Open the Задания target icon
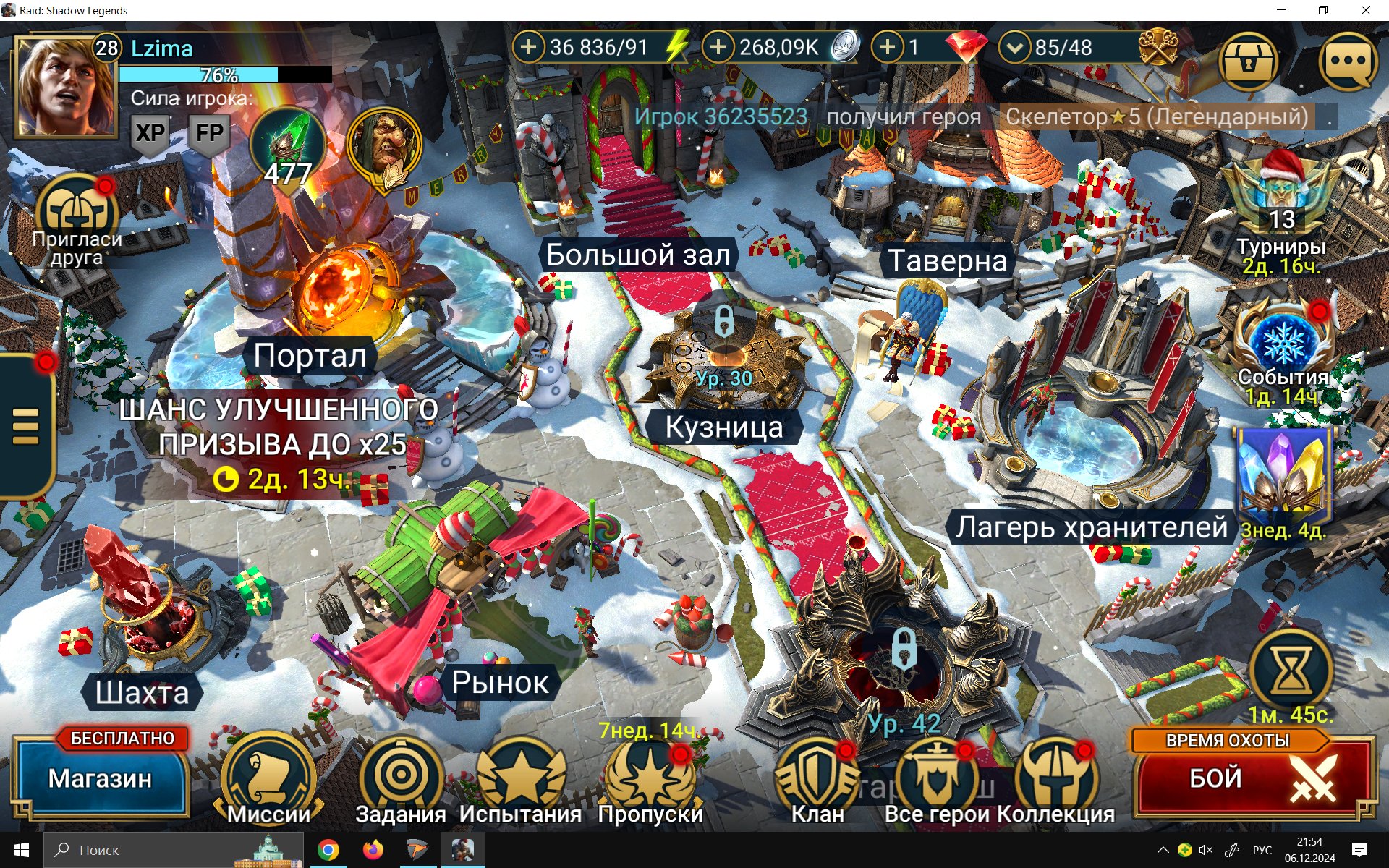Screen dimensions: 1389x868 point(400,776)
